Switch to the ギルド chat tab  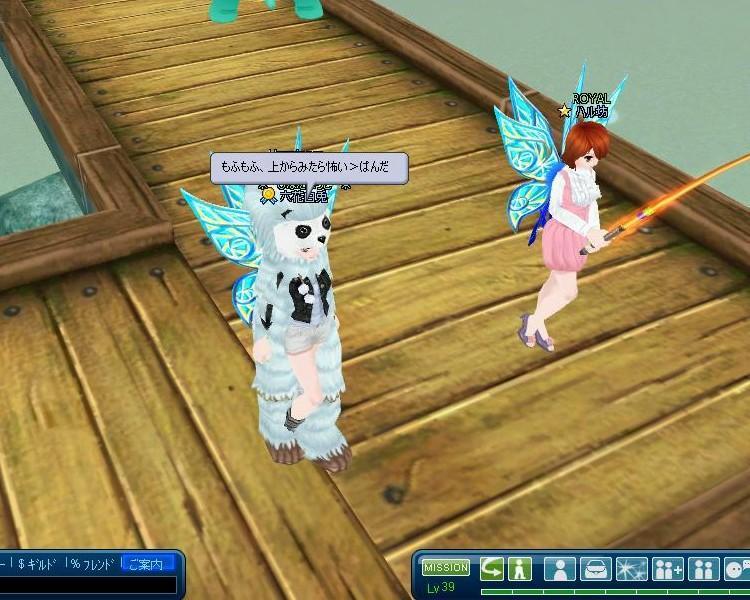click(x=37, y=565)
